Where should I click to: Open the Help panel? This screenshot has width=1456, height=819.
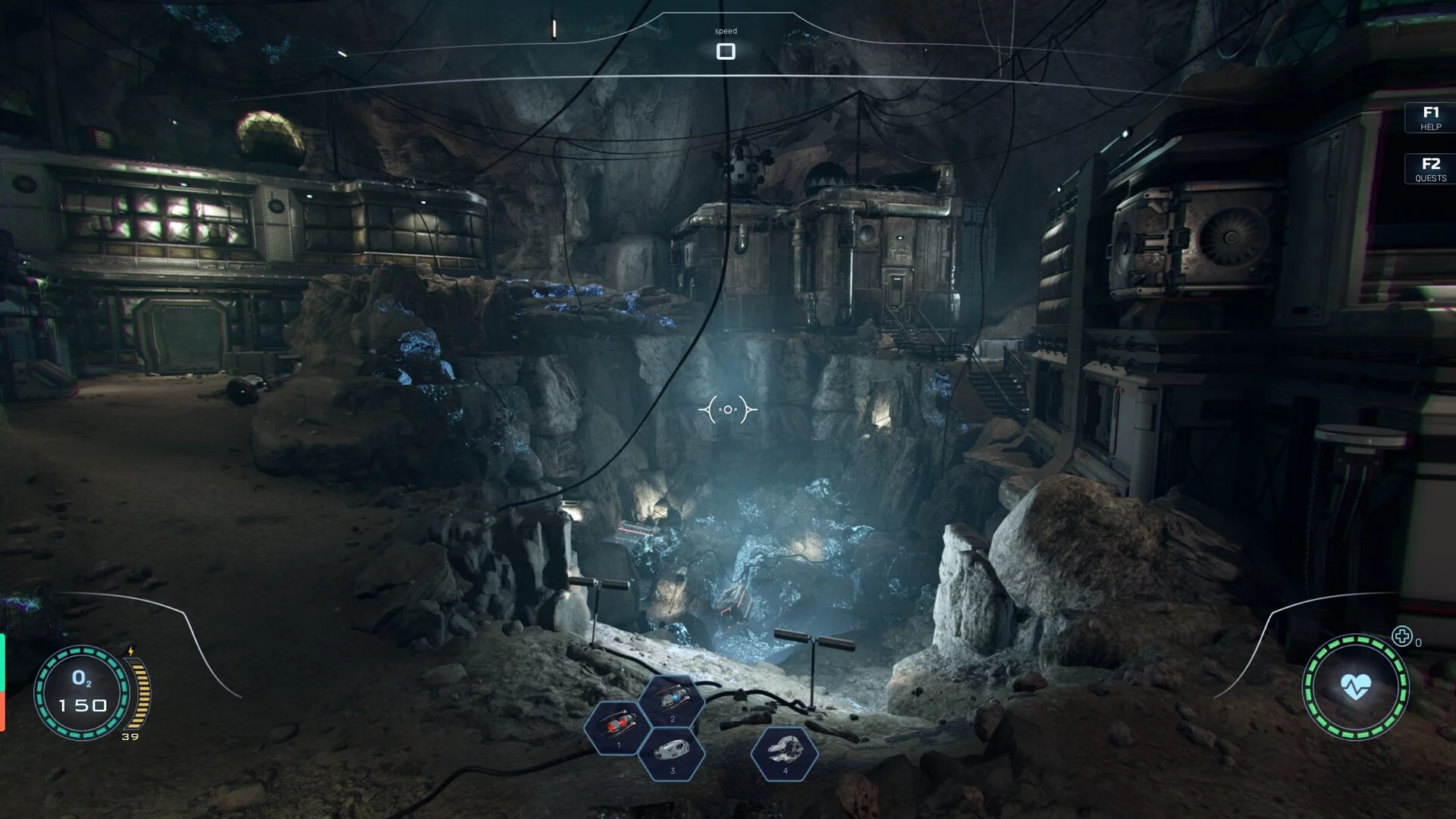click(1430, 118)
